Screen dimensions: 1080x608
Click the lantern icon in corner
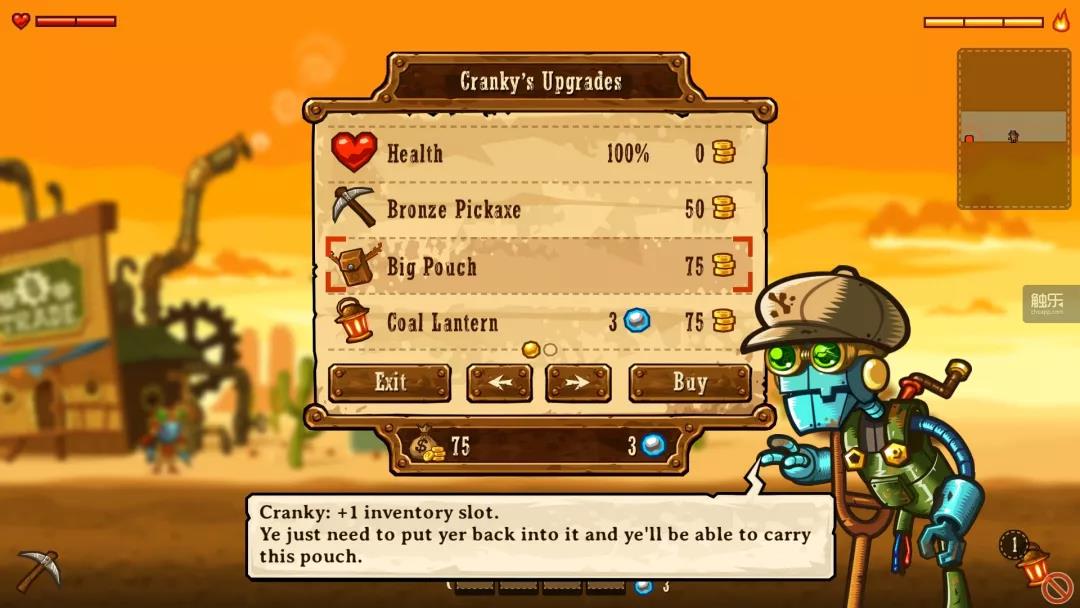[x=1034, y=566]
